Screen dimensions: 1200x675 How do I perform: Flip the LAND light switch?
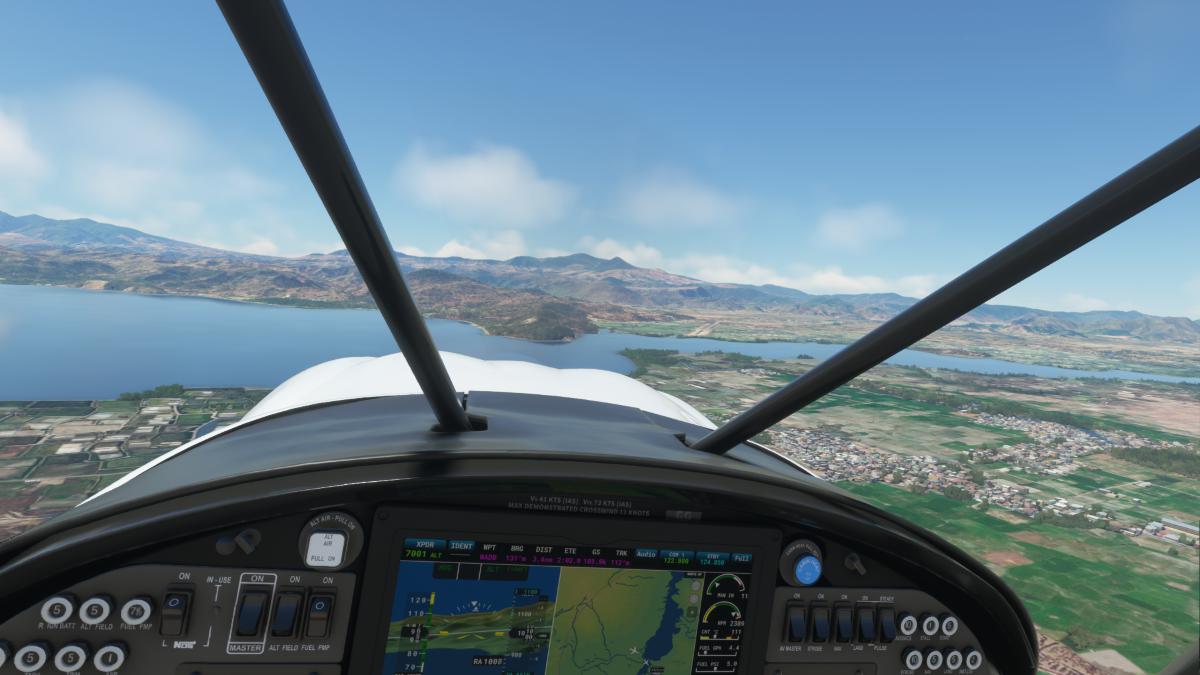click(x=866, y=624)
